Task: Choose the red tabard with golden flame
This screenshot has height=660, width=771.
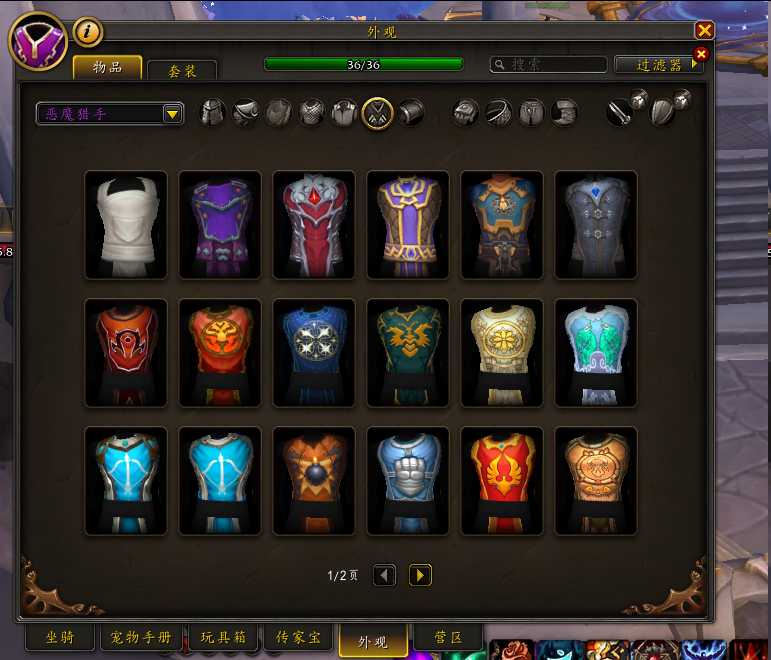Action: (x=502, y=481)
